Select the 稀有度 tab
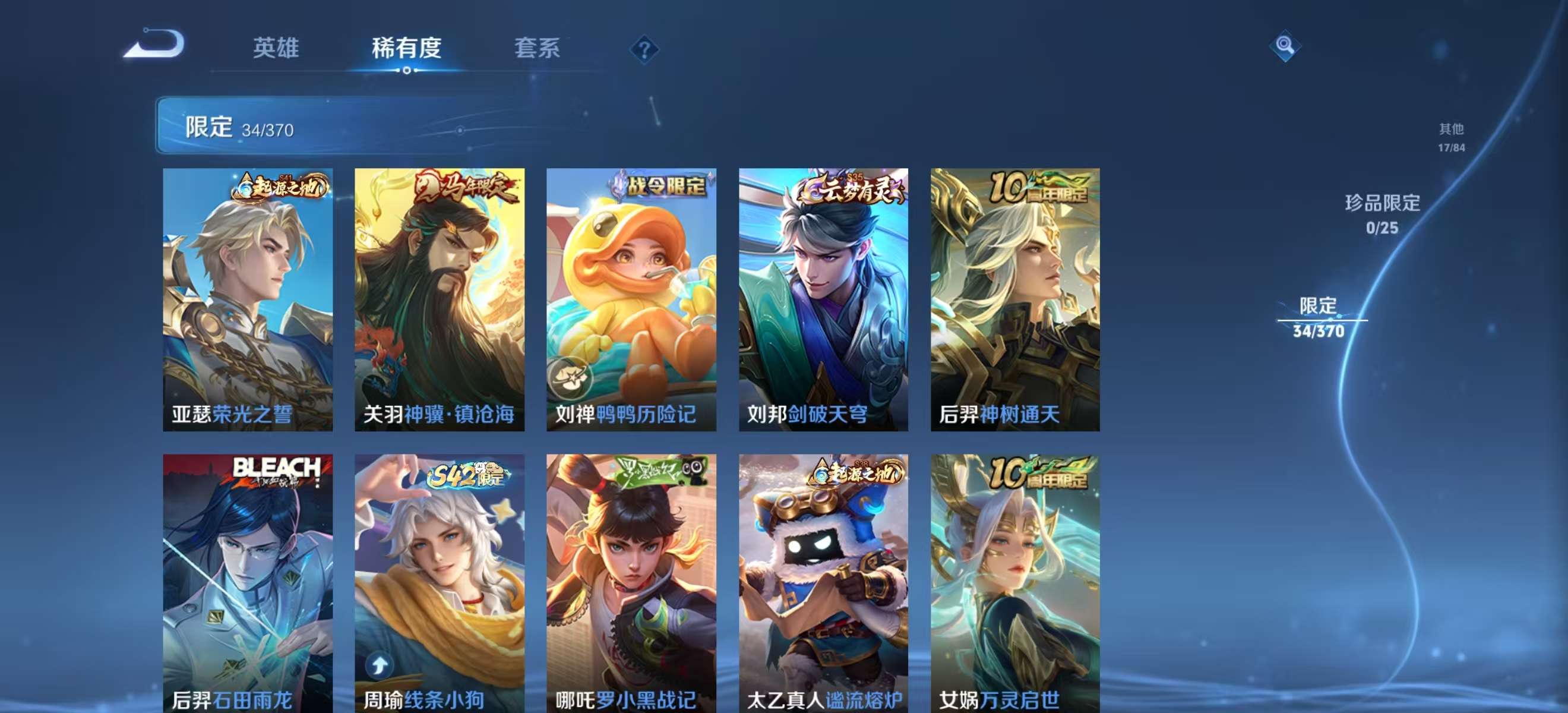The width and height of the screenshot is (1568, 713). click(406, 49)
